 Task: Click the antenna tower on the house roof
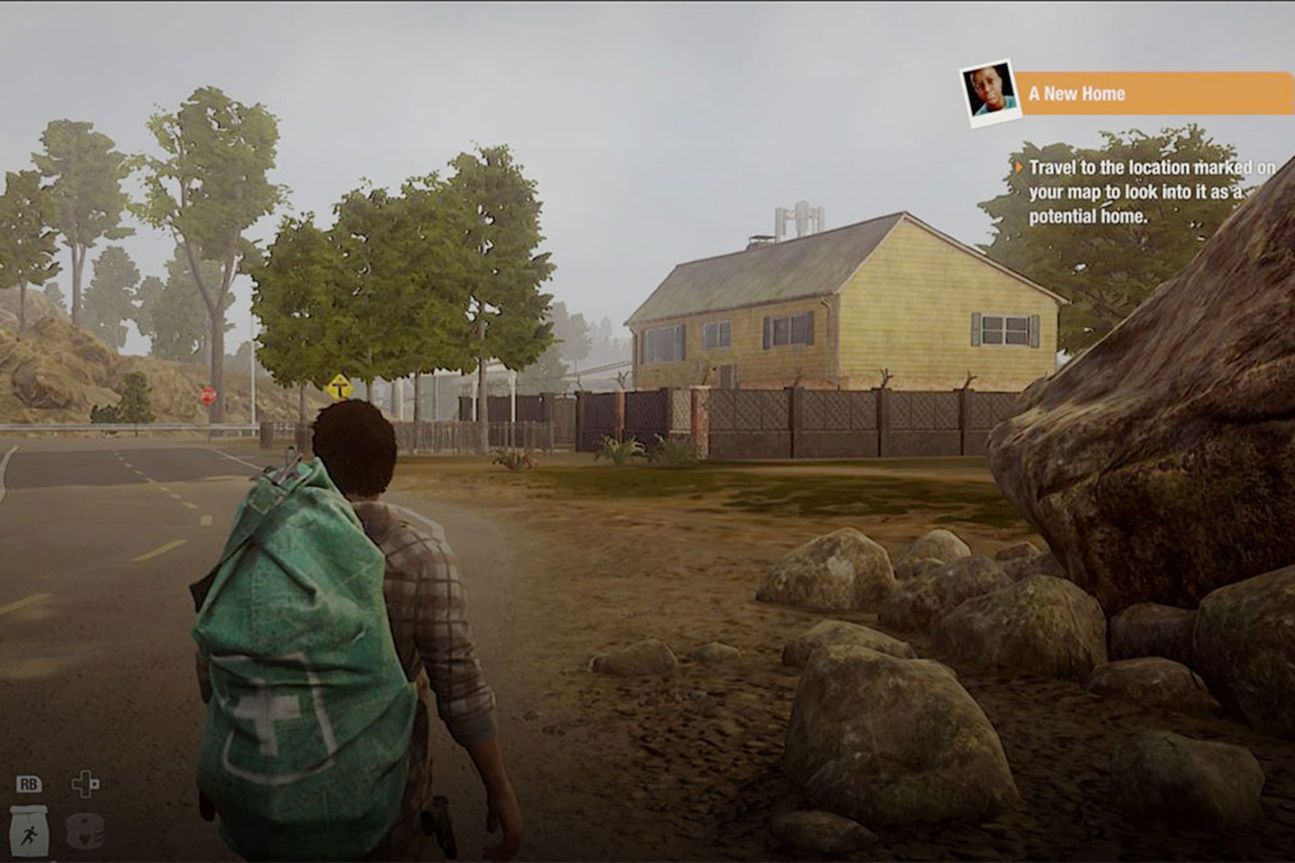click(x=793, y=220)
